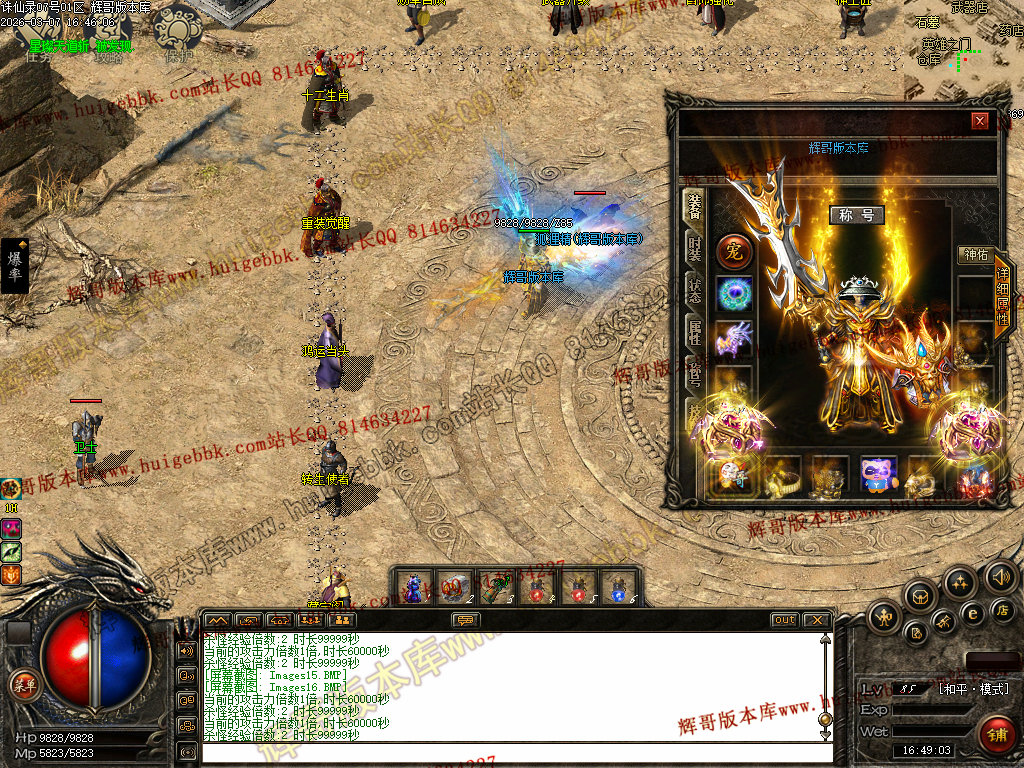
Task: Use the blue mana potion hotbar slot
Action: [618, 587]
